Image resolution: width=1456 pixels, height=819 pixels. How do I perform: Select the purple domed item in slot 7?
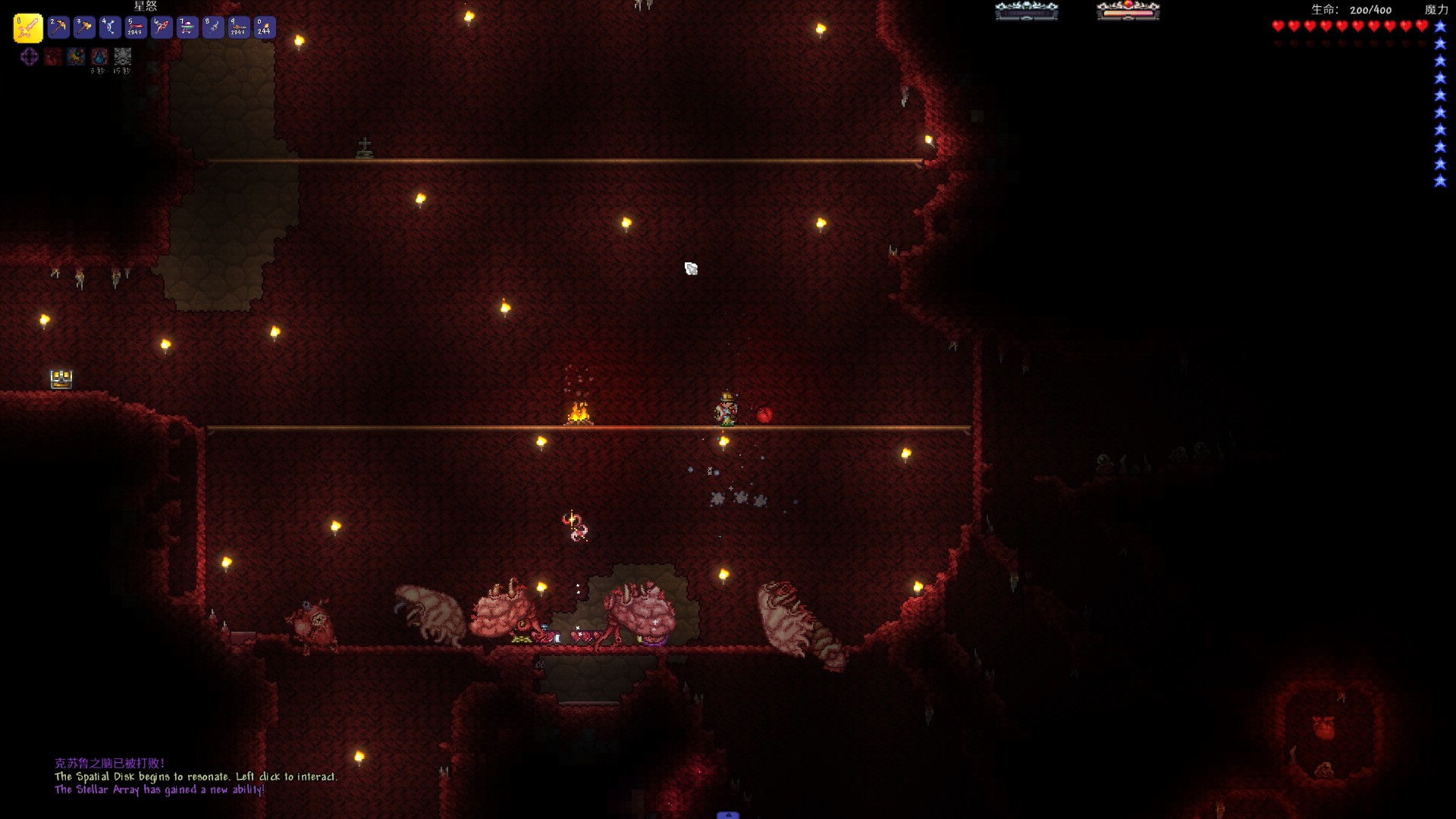[187, 28]
